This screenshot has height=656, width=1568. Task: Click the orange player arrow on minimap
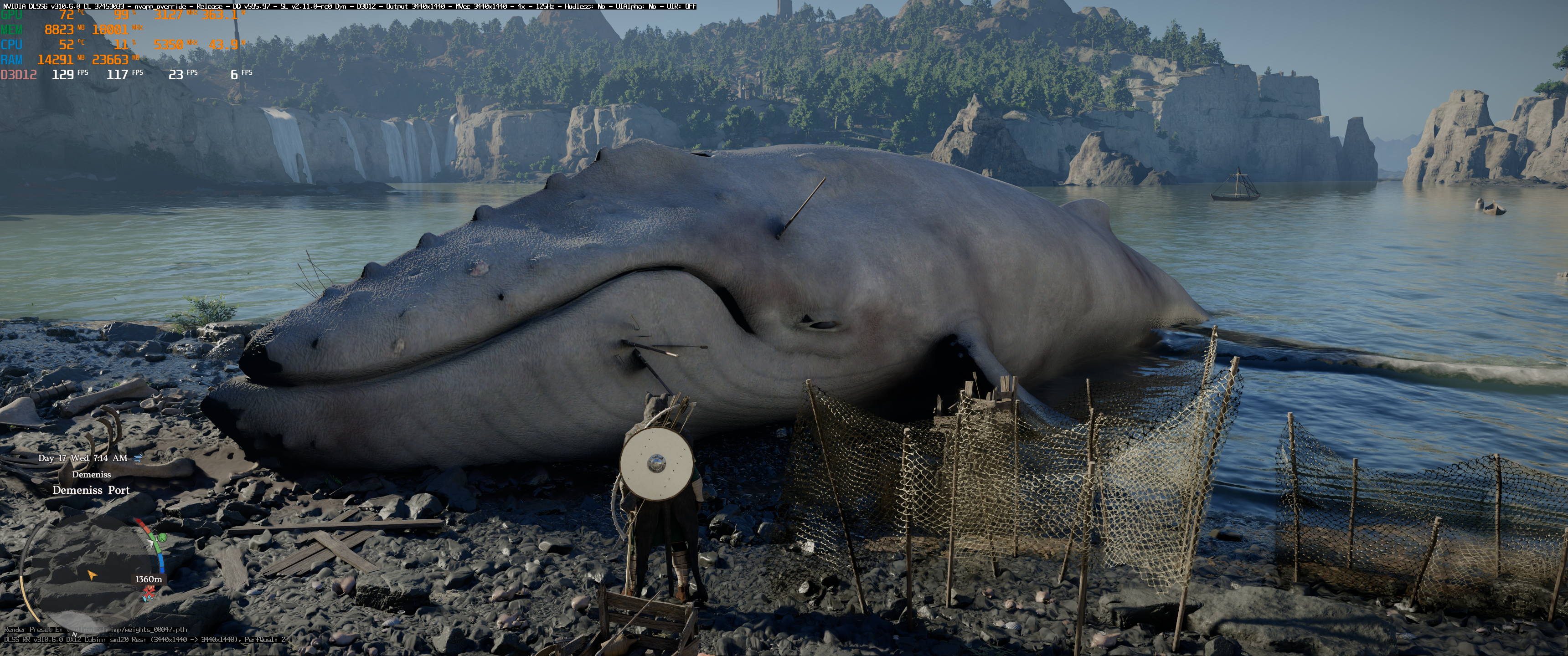92,574
